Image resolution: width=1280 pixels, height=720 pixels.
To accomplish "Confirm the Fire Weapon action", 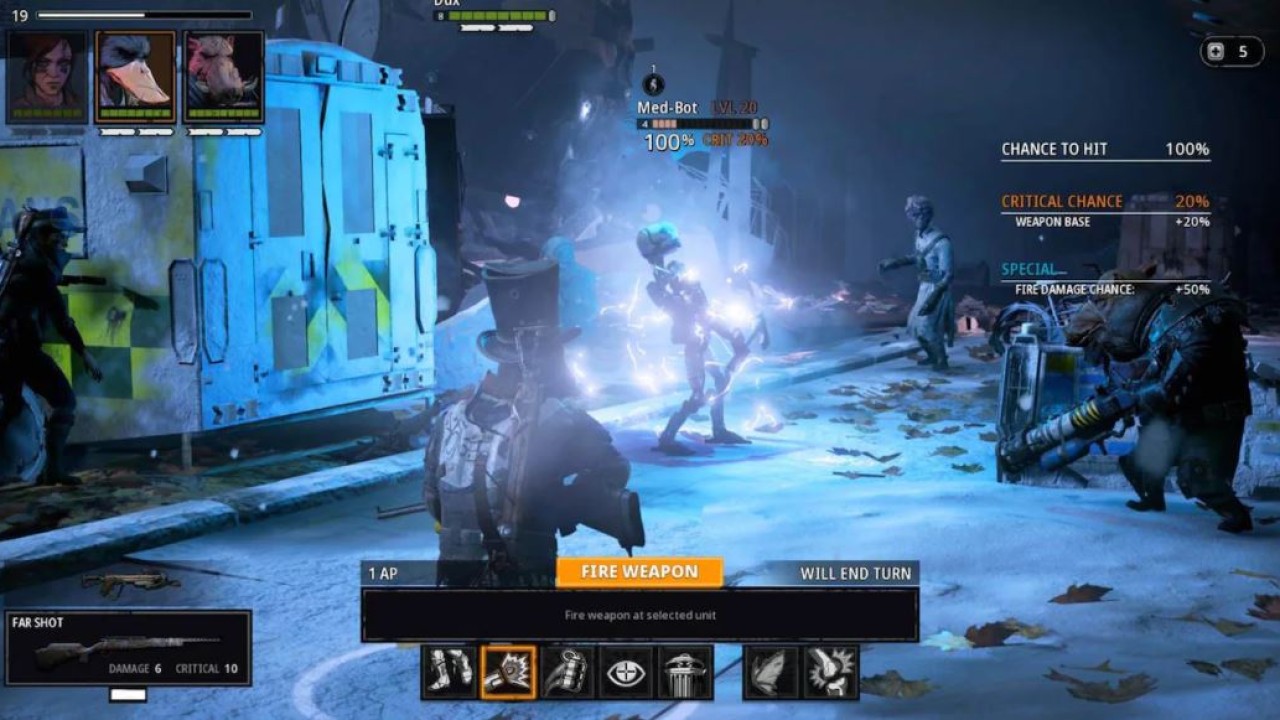I will 639,572.
